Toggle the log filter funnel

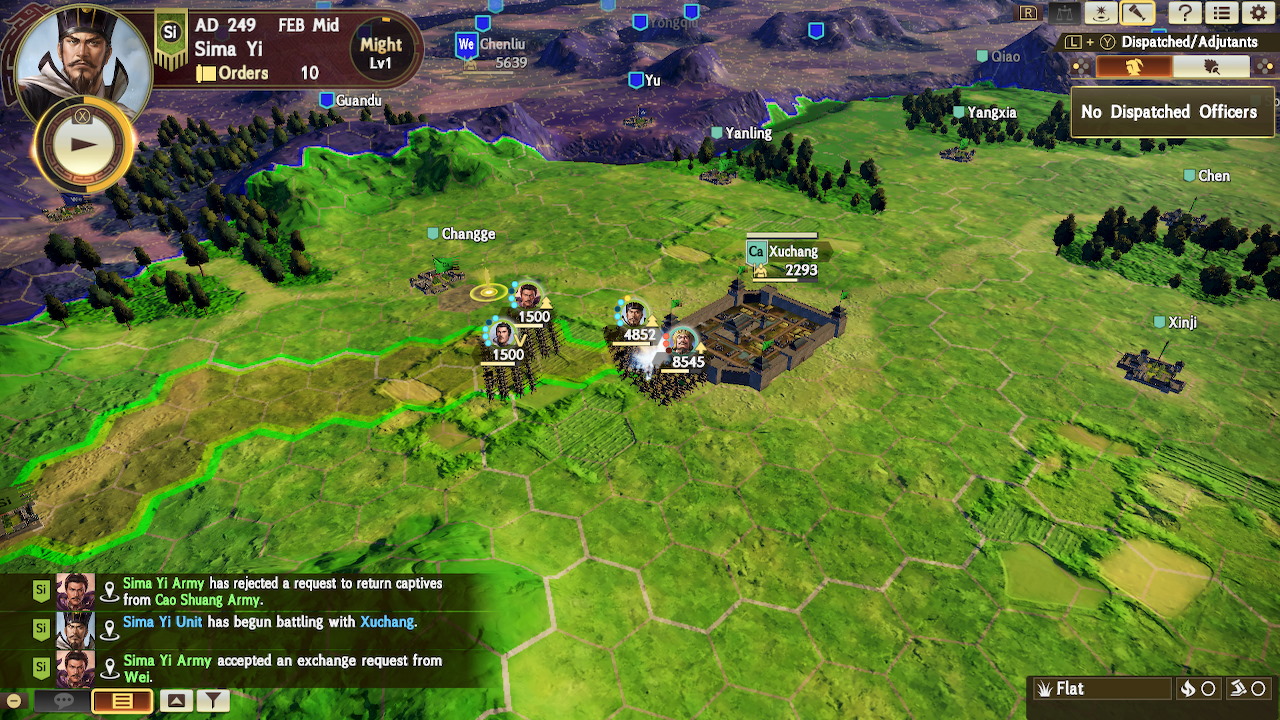(213, 700)
